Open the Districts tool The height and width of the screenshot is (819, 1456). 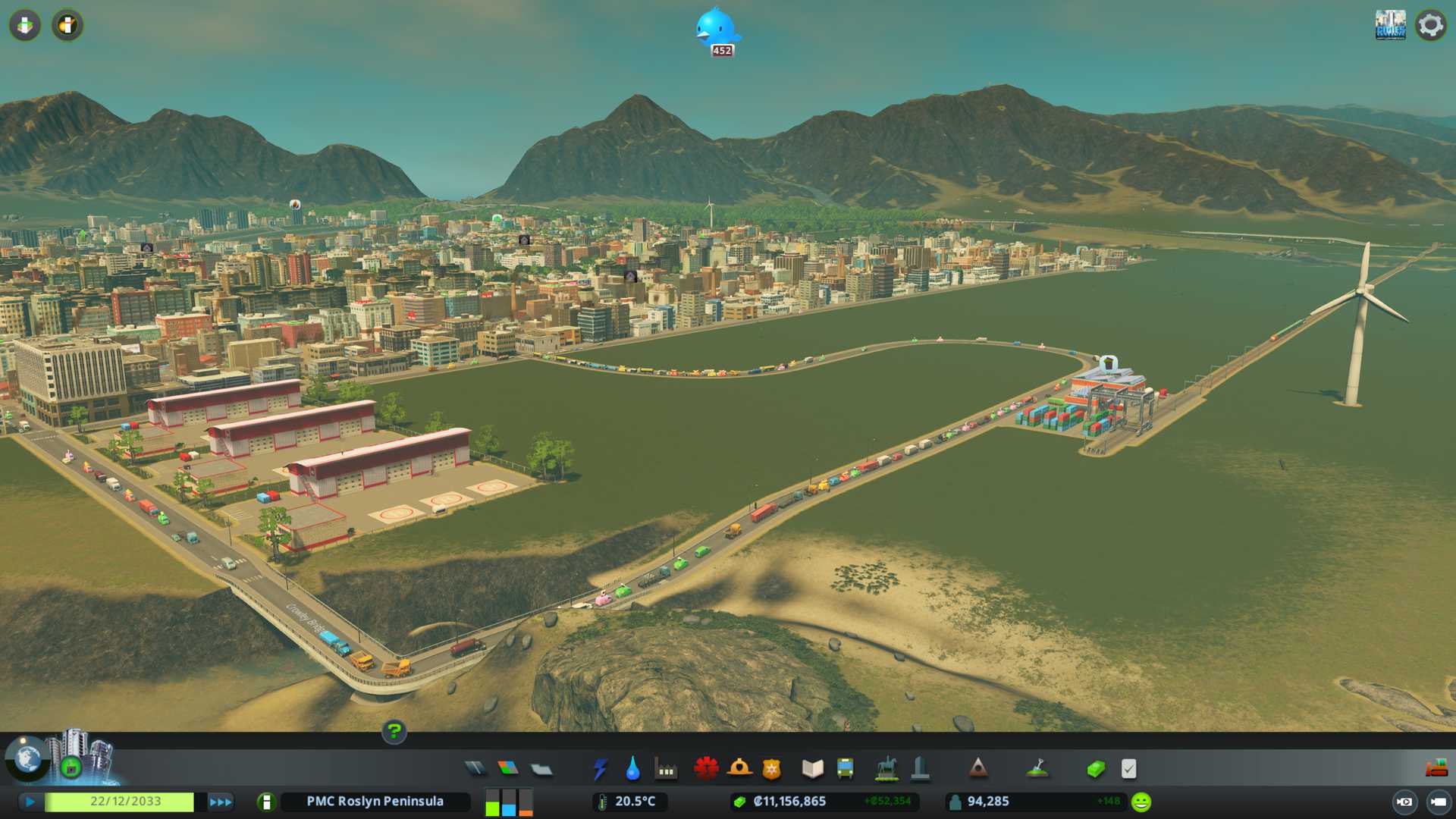[x=541, y=770]
